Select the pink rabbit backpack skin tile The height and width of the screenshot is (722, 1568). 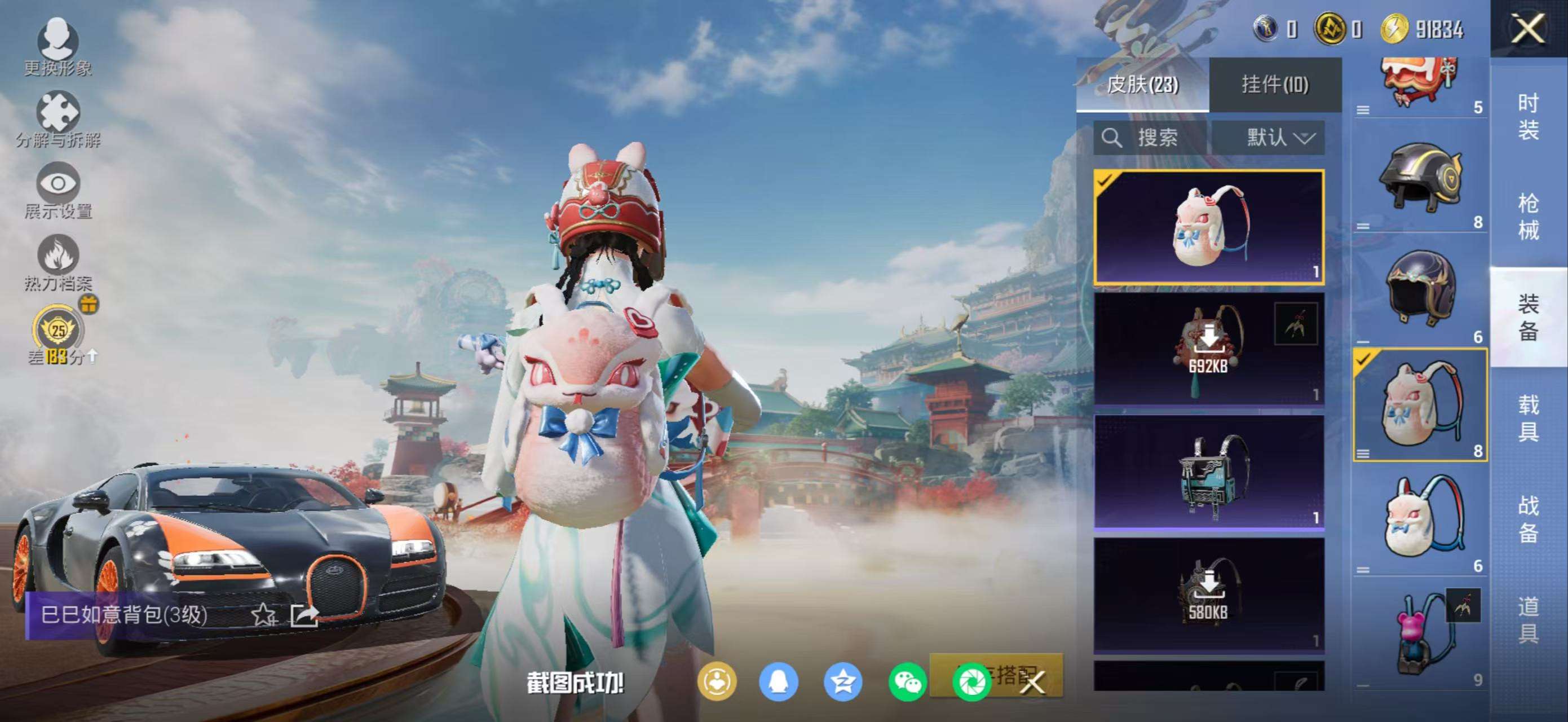pyautogui.click(x=1208, y=227)
